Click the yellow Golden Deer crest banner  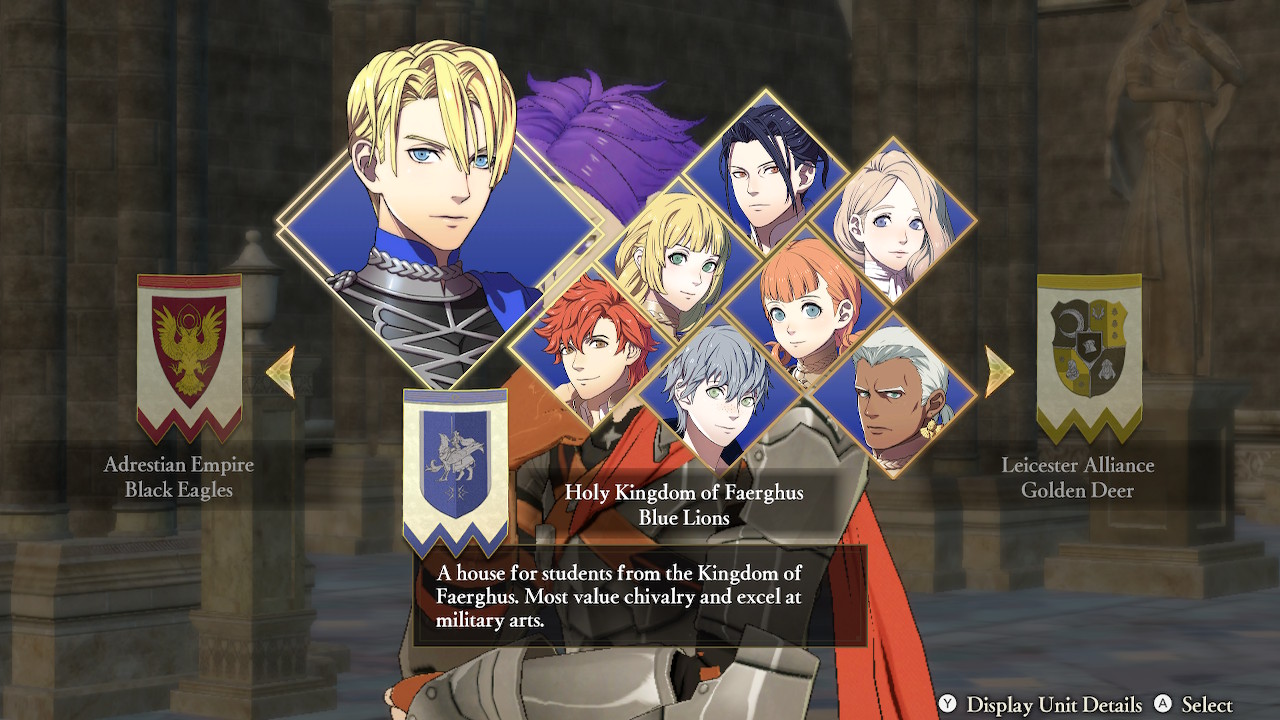point(1090,355)
